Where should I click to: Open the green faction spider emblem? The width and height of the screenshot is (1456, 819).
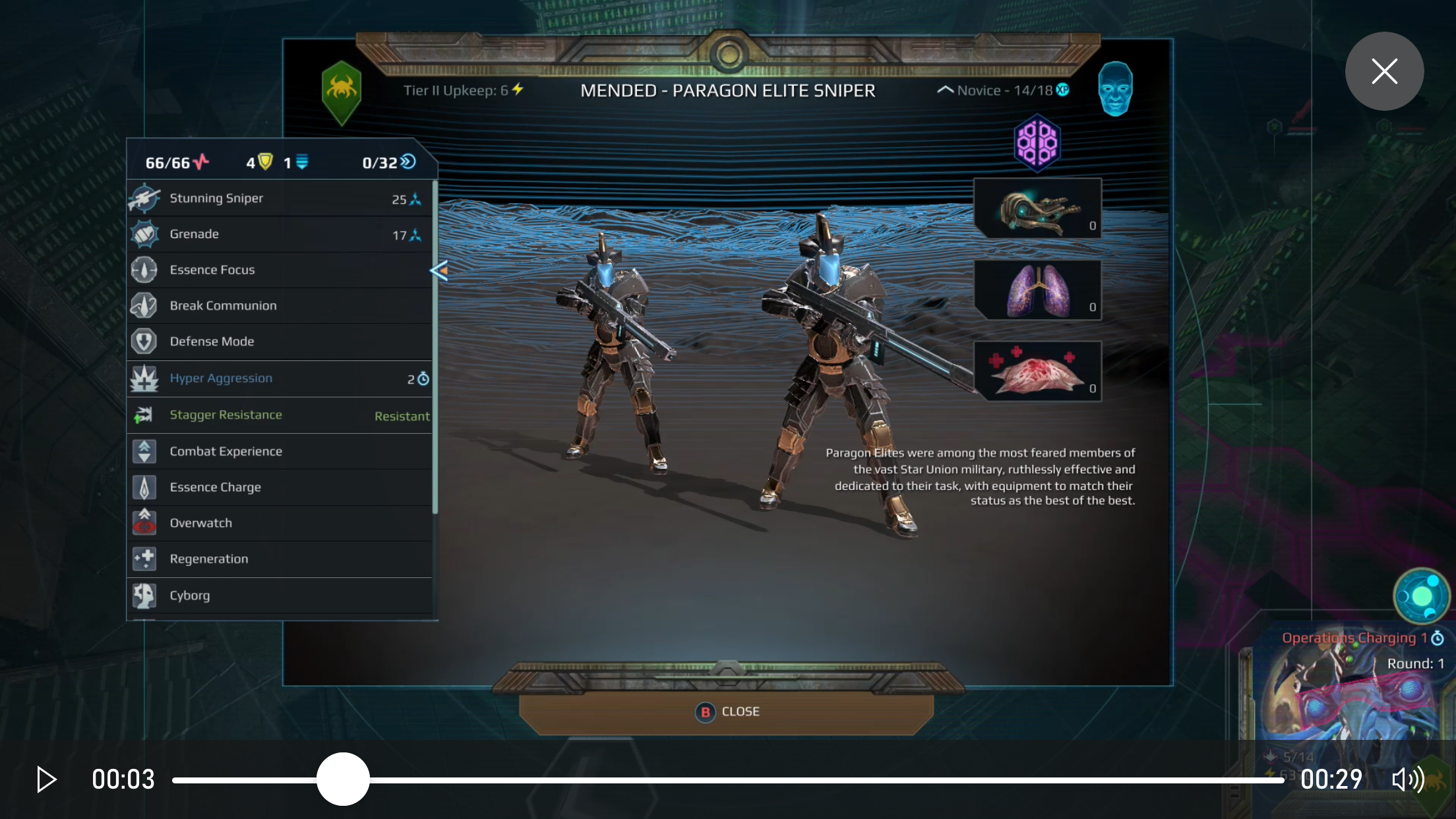[x=342, y=86]
